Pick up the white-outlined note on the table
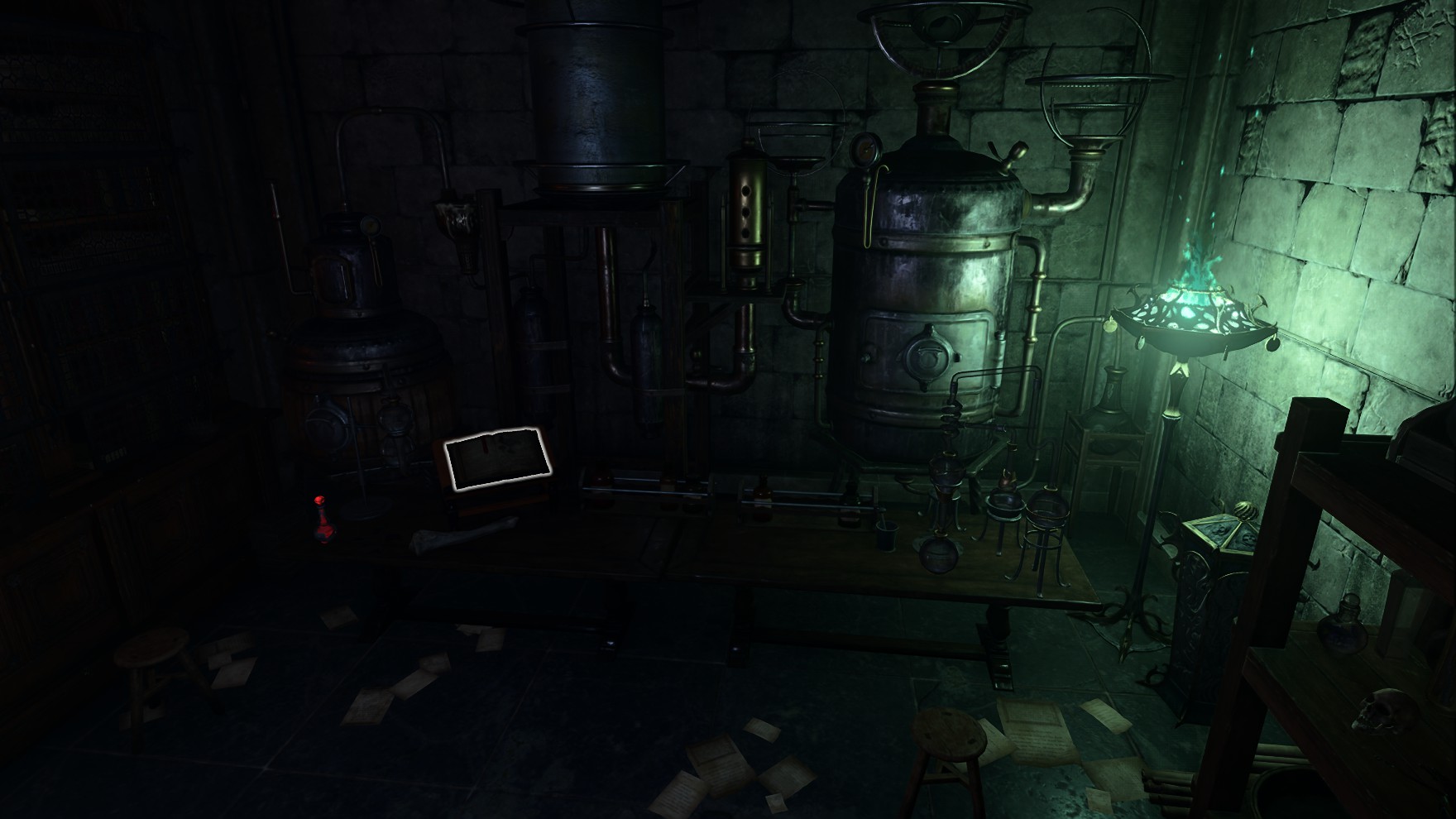This screenshot has width=1456, height=819. coord(497,460)
